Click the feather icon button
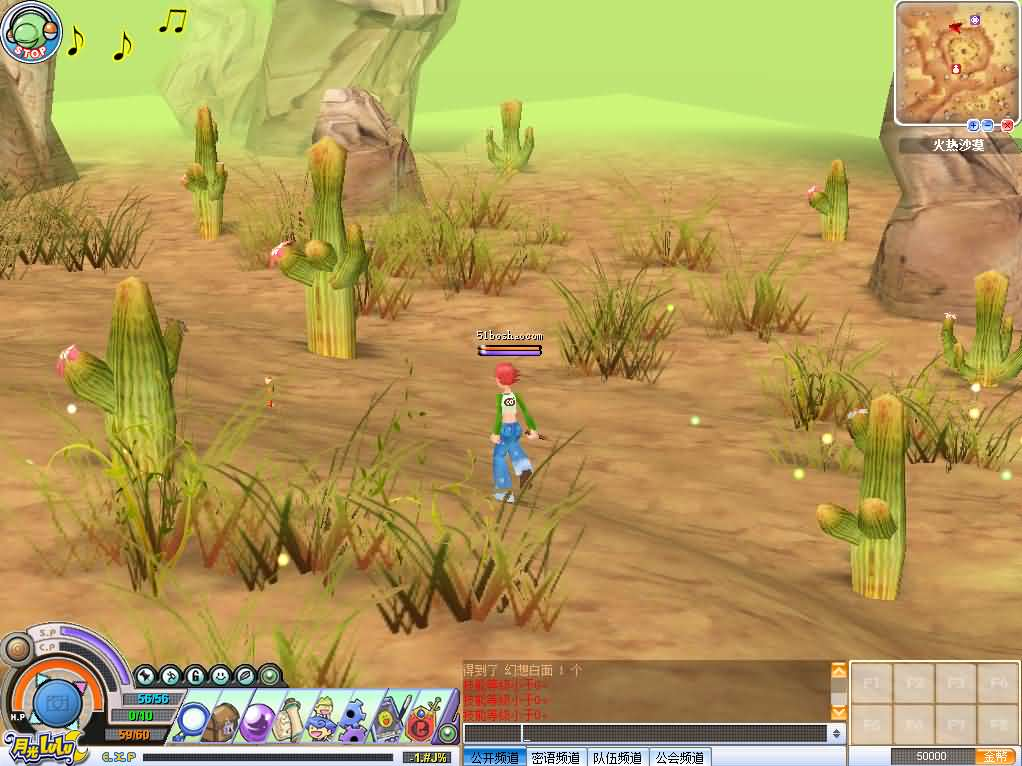Image resolution: width=1022 pixels, height=766 pixels. pos(245,676)
